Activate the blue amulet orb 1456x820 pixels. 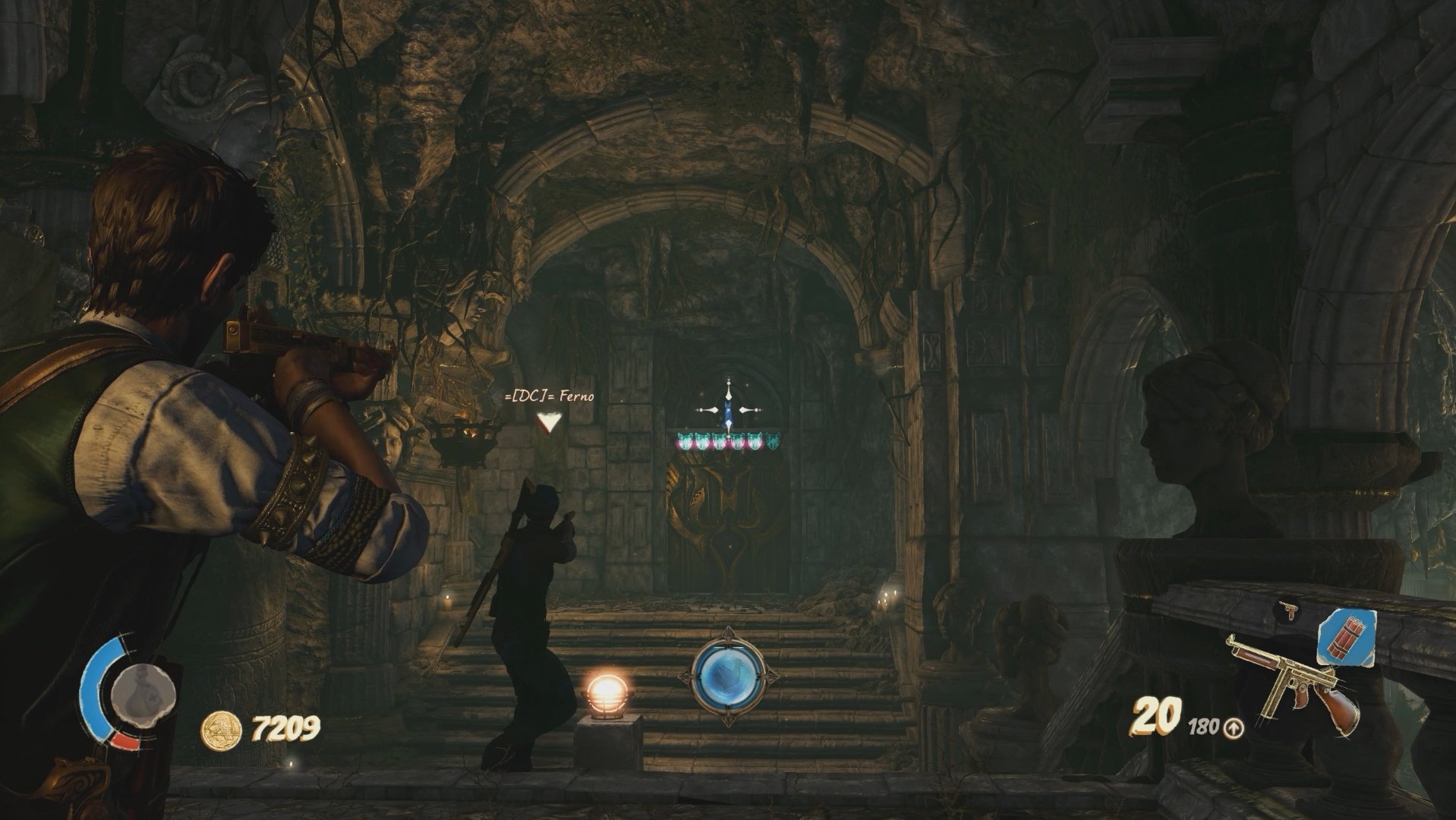(x=727, y=676)
